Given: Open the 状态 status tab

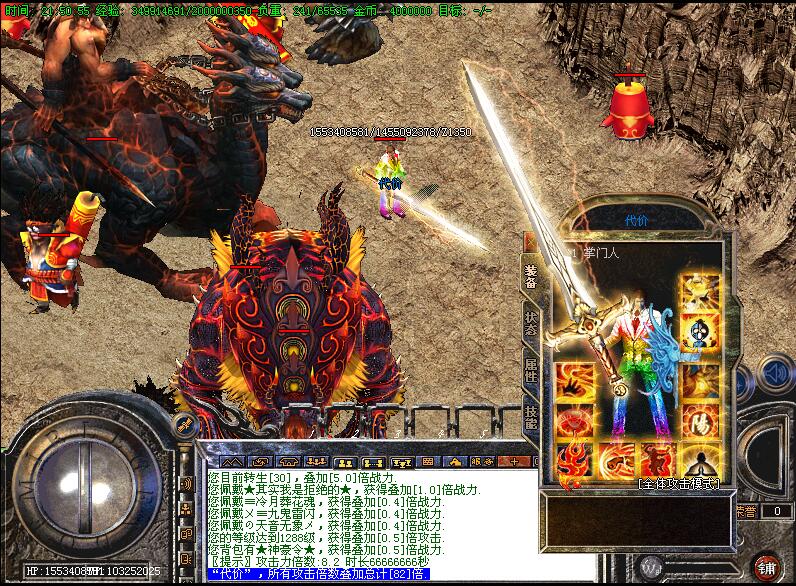Looking at the screenshot, I should [530, 321].
